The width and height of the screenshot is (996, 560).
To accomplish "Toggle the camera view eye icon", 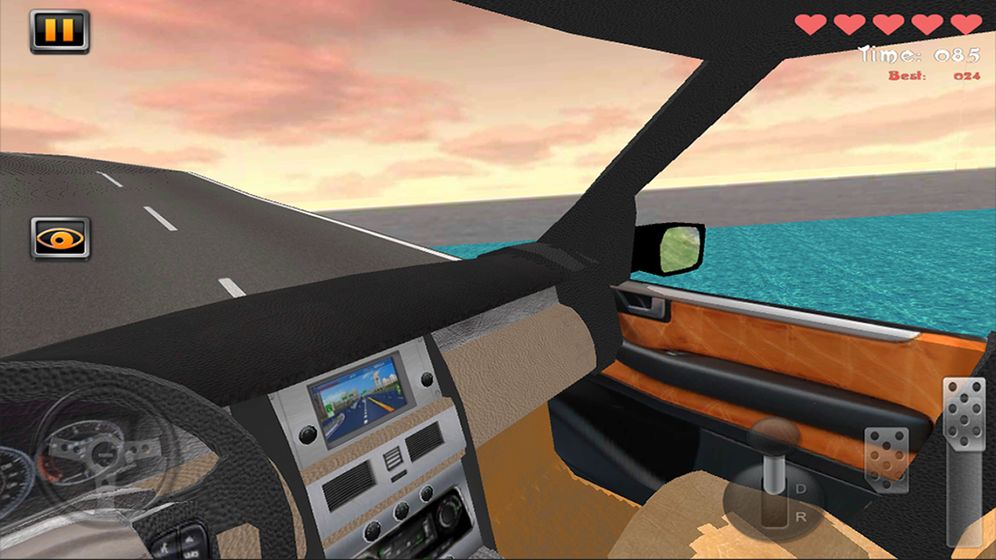I will coord(59,238).
